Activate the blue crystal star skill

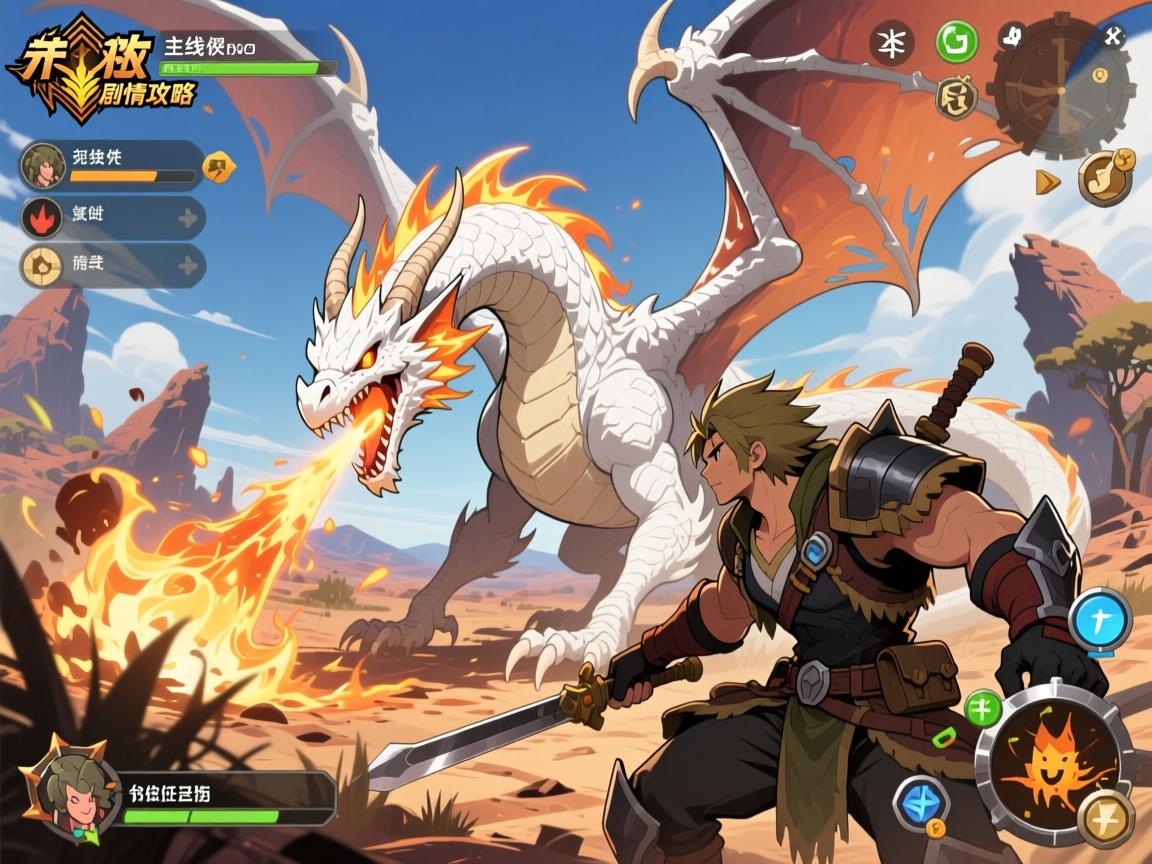(x=921, y=803)
